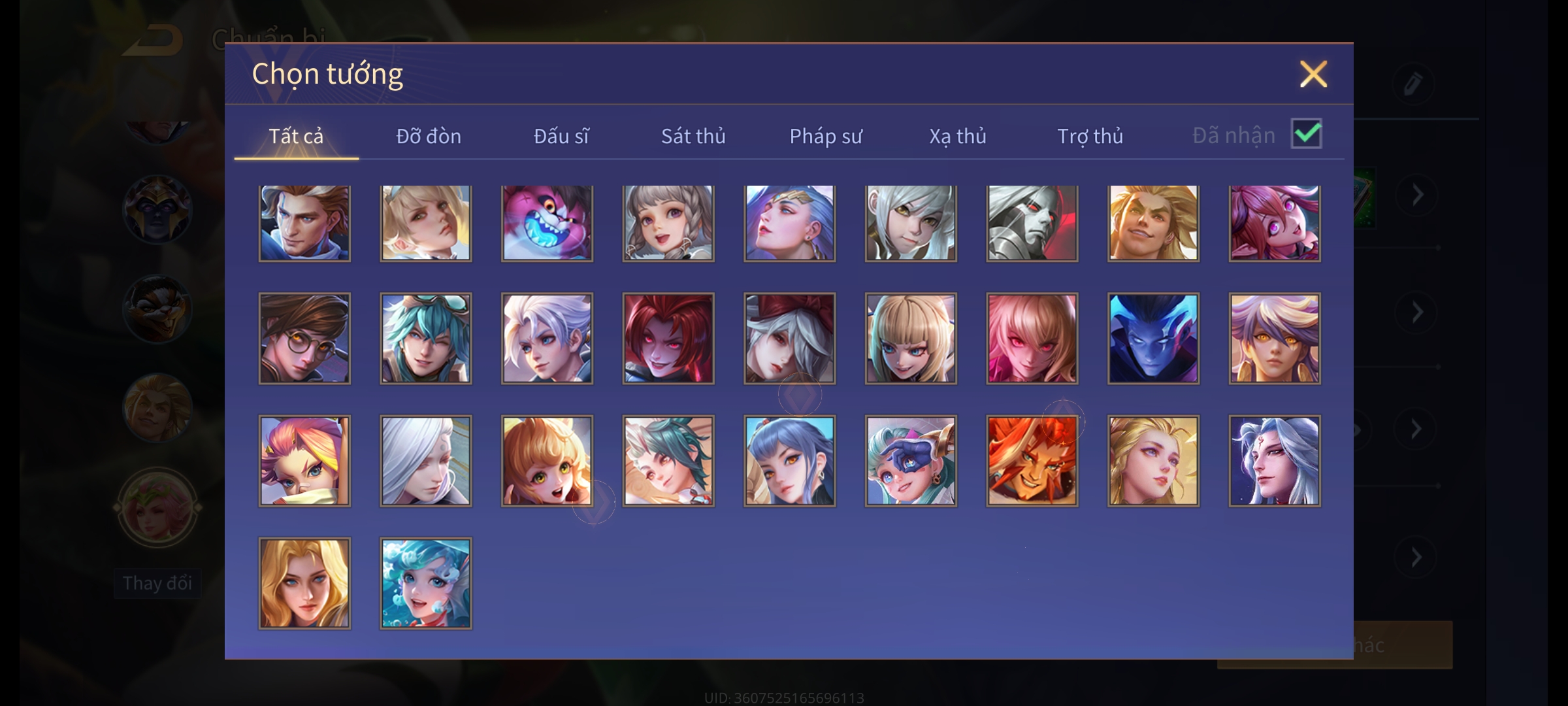Switch to the Trợ thủ tab
This screenshot has width=1568, height=706.
[x=1090, y=136]
